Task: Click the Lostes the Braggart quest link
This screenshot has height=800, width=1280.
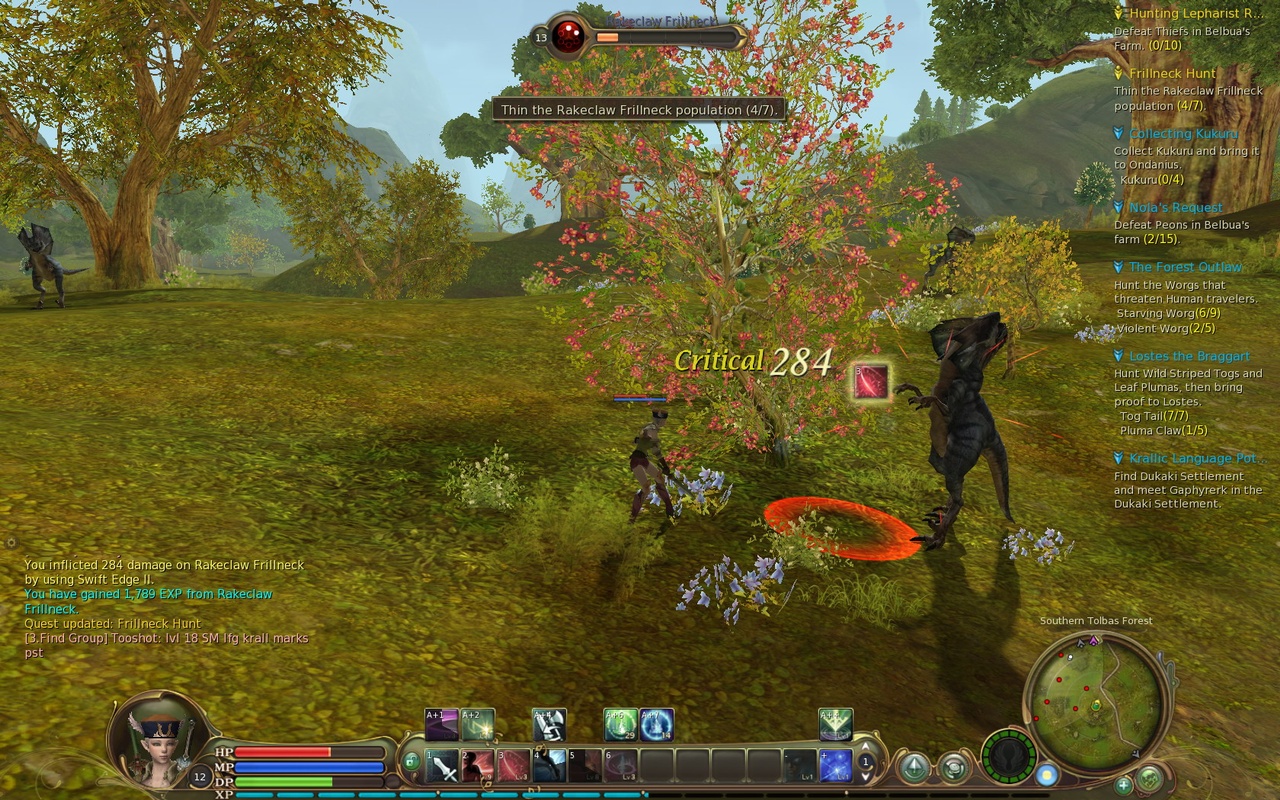Action: 1188,356
